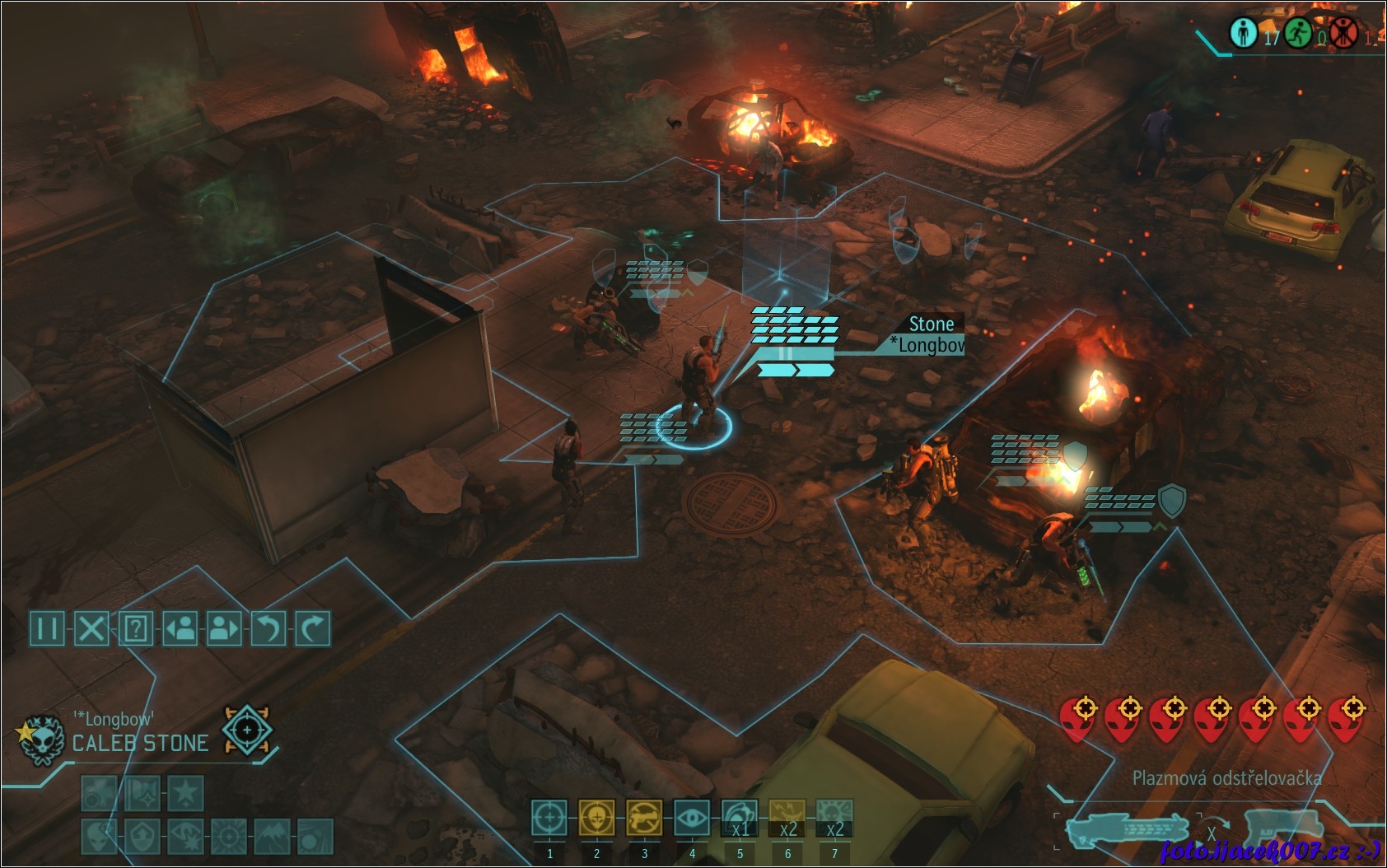Open the question mark help panel
1387x868 pixels.
point(136,628)
